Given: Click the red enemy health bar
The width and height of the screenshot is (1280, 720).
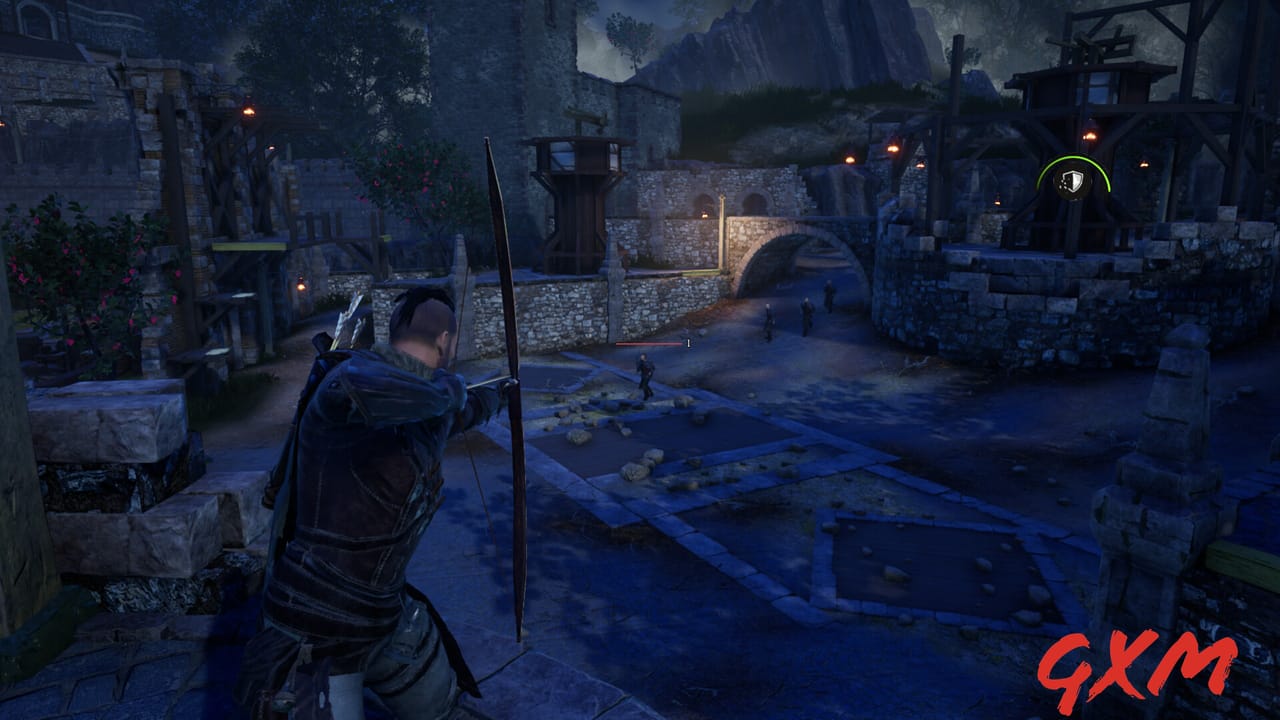Looking at the screenshot, I should 648,343.
